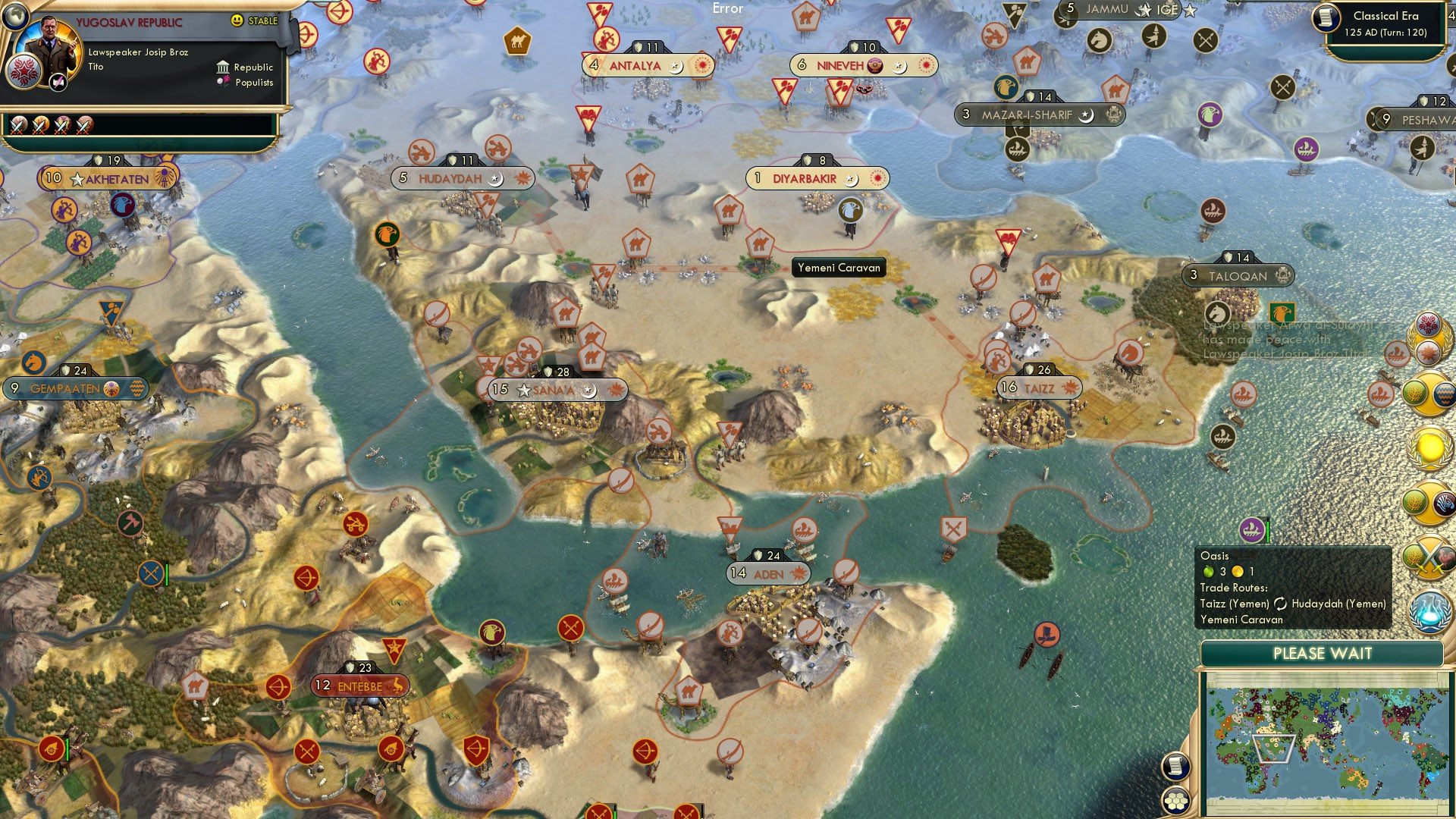Toggle the game log scroll beside the minimap
The width and height of the screenshot is (1456, 819).
click(x=1175, y=764)
